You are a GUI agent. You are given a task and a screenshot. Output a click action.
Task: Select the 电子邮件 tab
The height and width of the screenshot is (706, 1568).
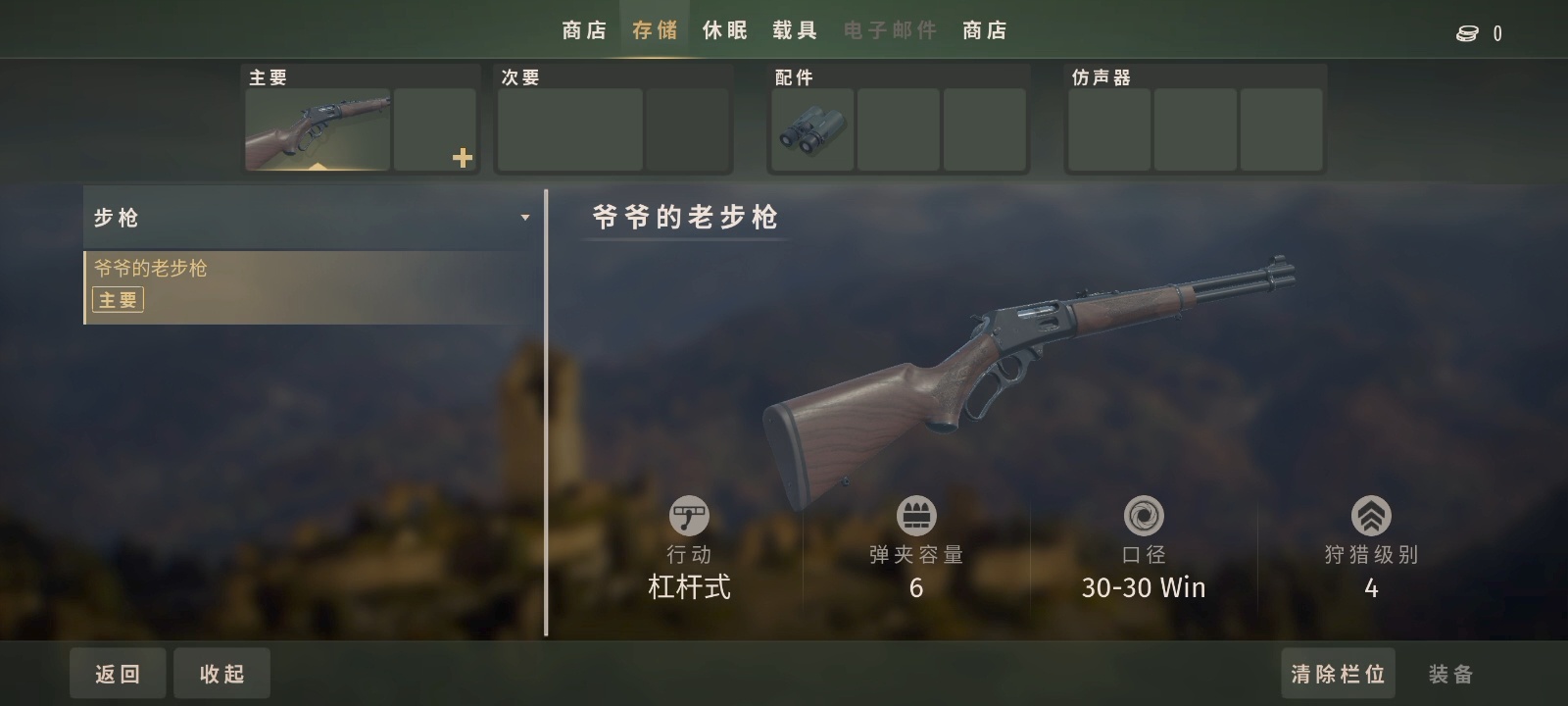coord(890,30)
